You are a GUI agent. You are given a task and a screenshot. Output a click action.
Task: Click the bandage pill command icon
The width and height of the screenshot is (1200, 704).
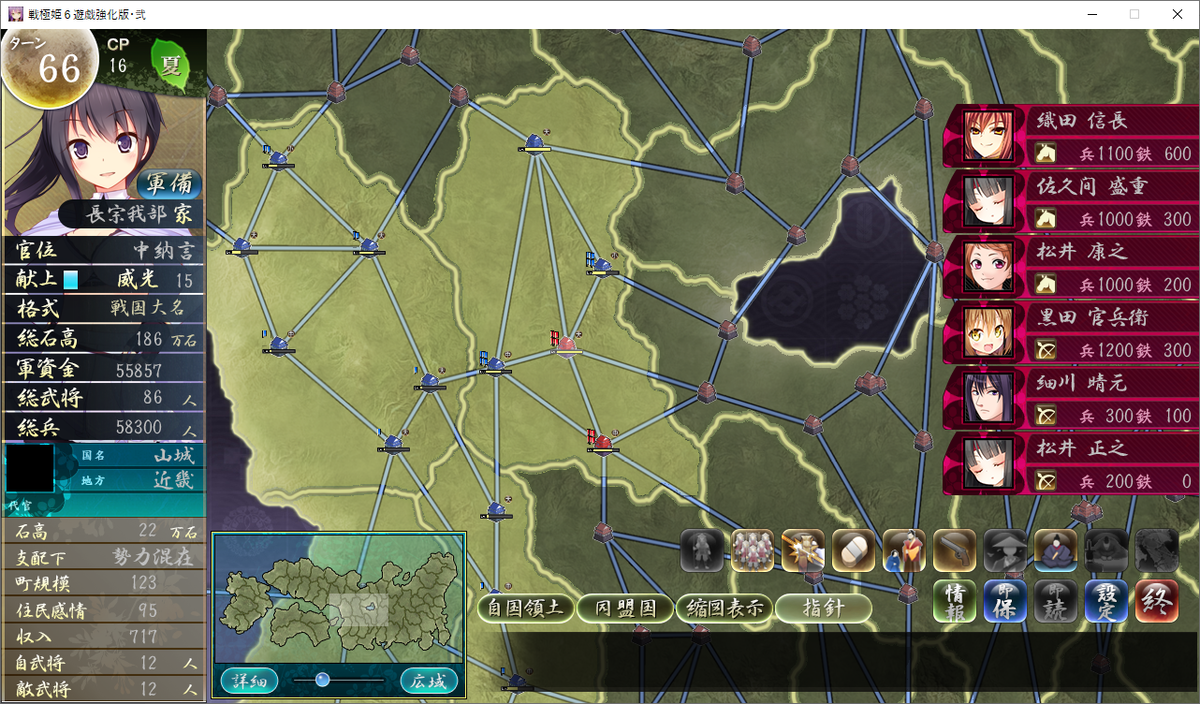coord(853,550)
